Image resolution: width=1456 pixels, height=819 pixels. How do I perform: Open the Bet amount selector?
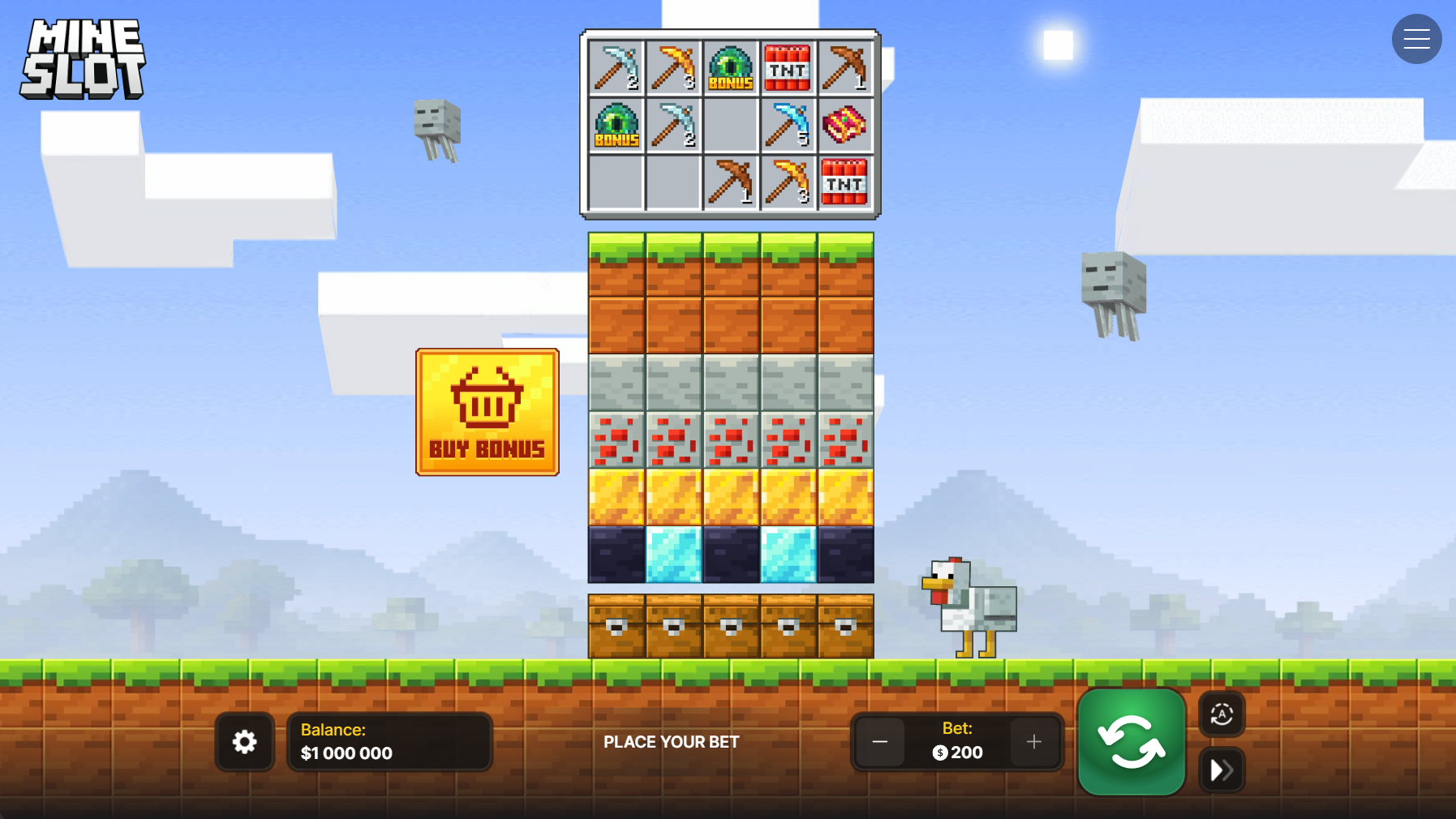click(x=957, y=741)
